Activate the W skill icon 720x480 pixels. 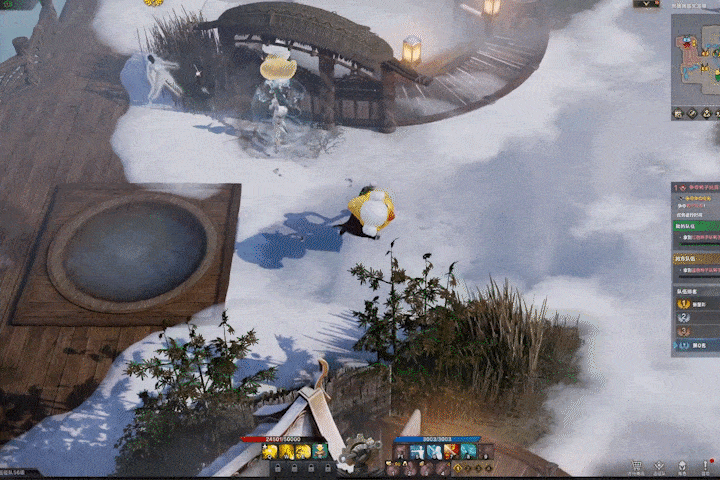click(286, 452)
